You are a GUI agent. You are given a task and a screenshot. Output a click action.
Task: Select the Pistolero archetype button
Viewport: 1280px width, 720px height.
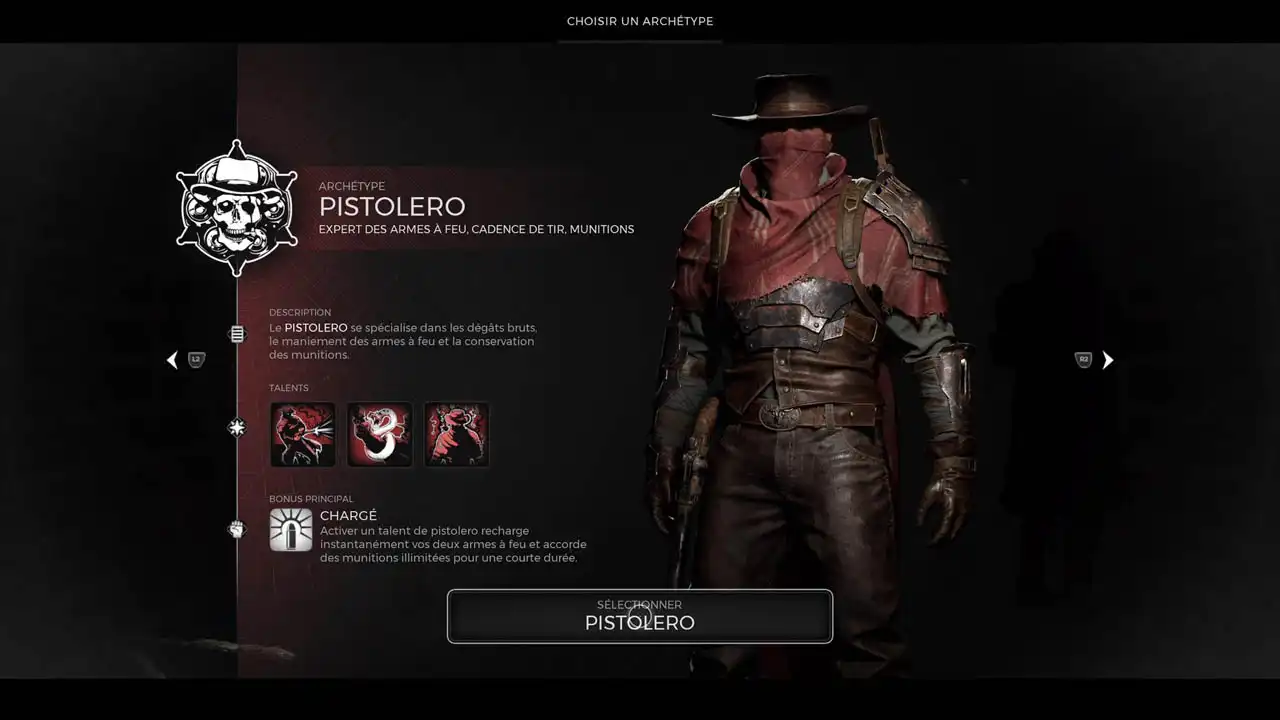(x=640, y=616)
